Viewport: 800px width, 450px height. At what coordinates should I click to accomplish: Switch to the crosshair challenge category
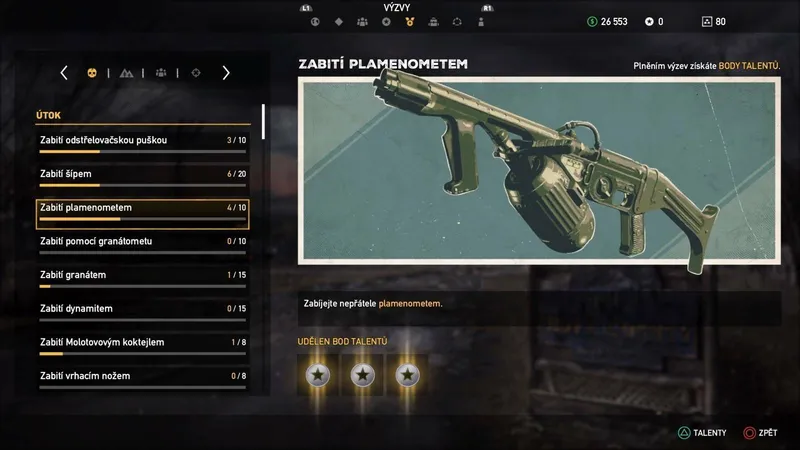(x=195, y=73)
